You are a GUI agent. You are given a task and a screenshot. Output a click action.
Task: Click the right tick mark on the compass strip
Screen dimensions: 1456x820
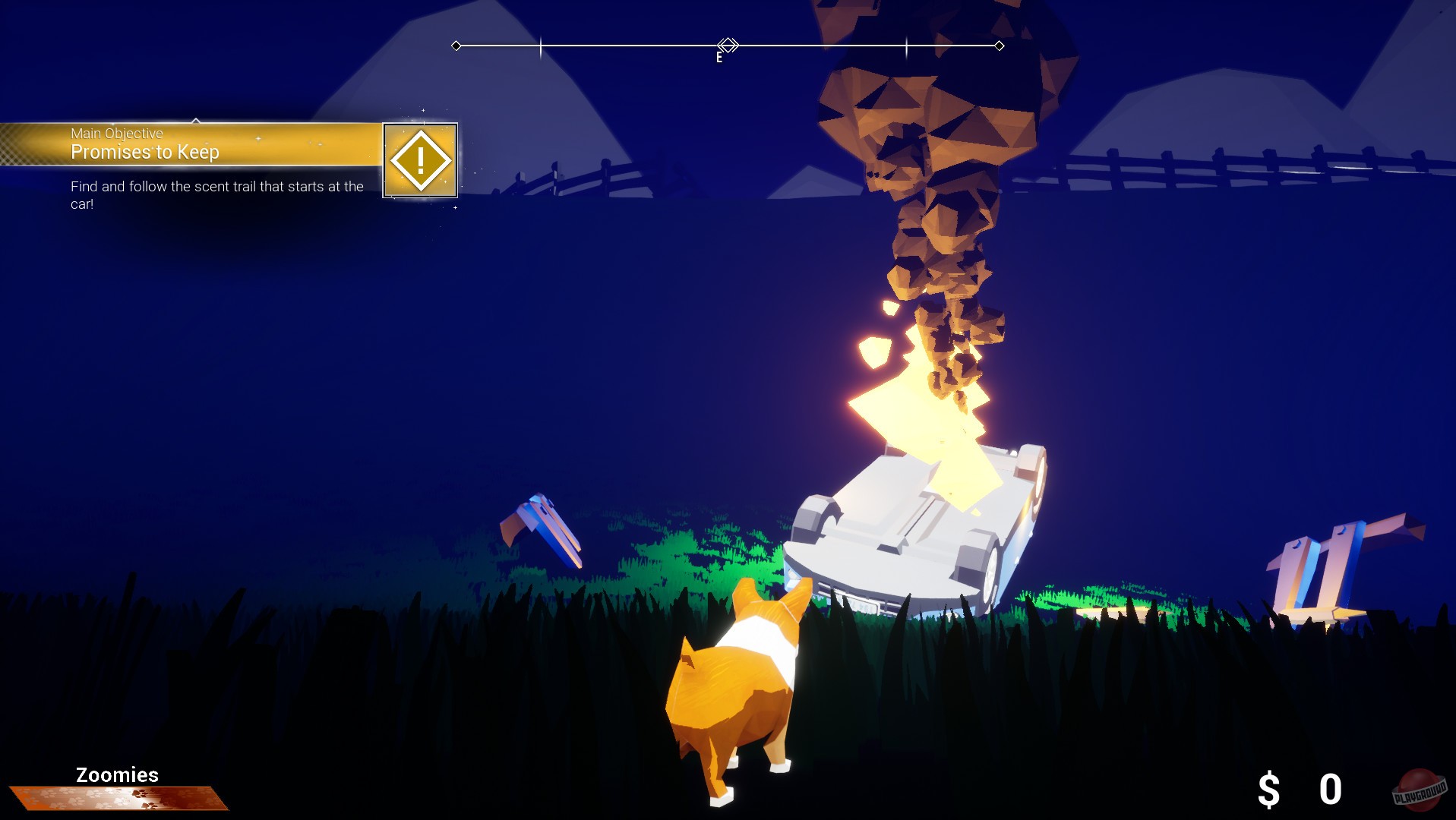(905, 46)
